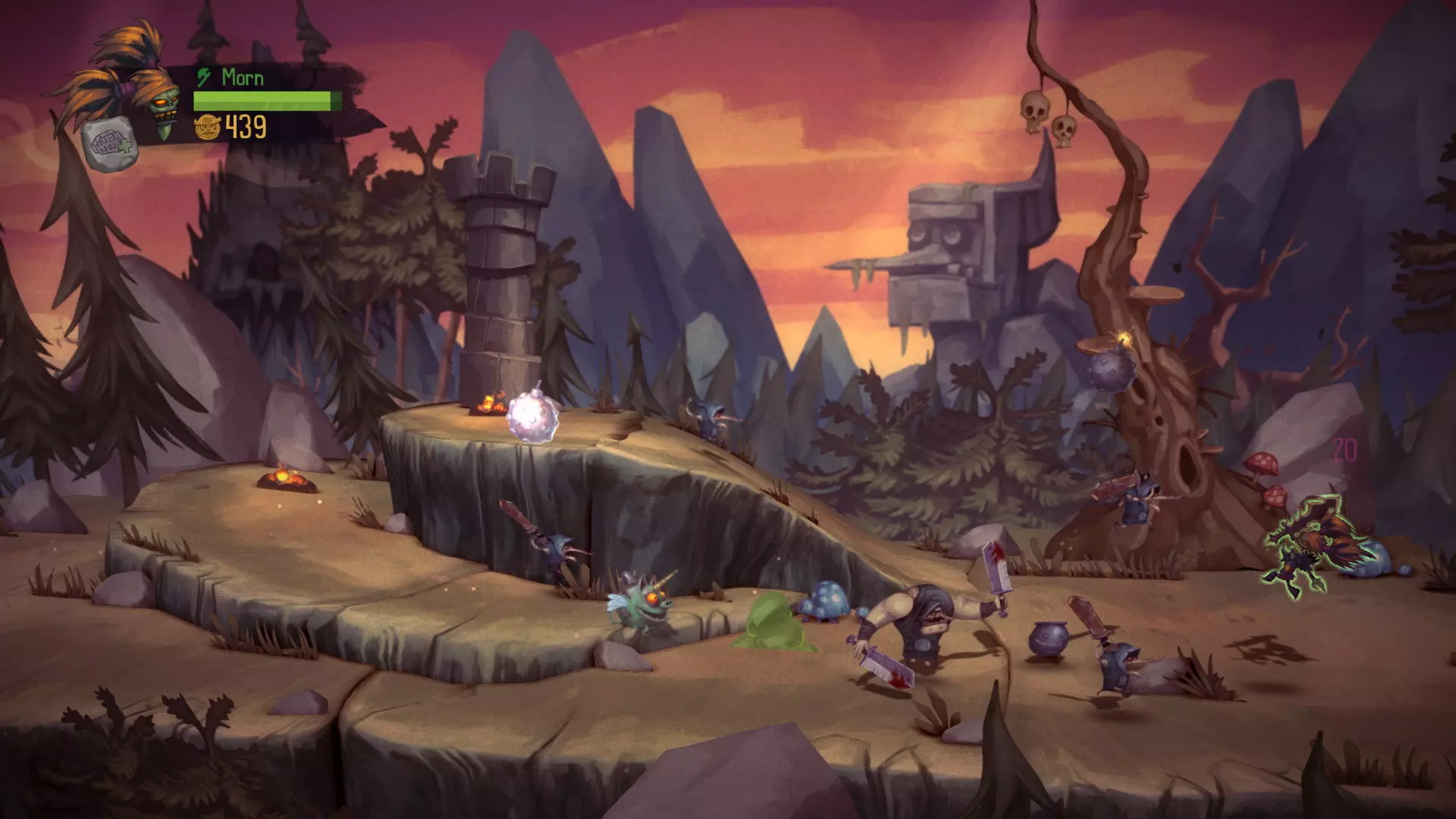Select the stone rune icon below the portrait
Viewport: 1456px width, 819px height.
click(x=111, y=145)
